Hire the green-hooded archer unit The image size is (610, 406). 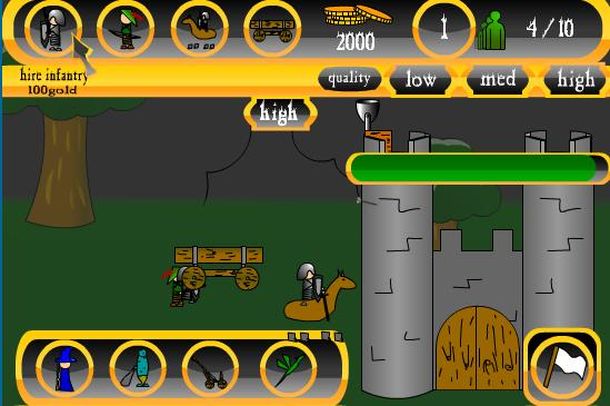124,28
